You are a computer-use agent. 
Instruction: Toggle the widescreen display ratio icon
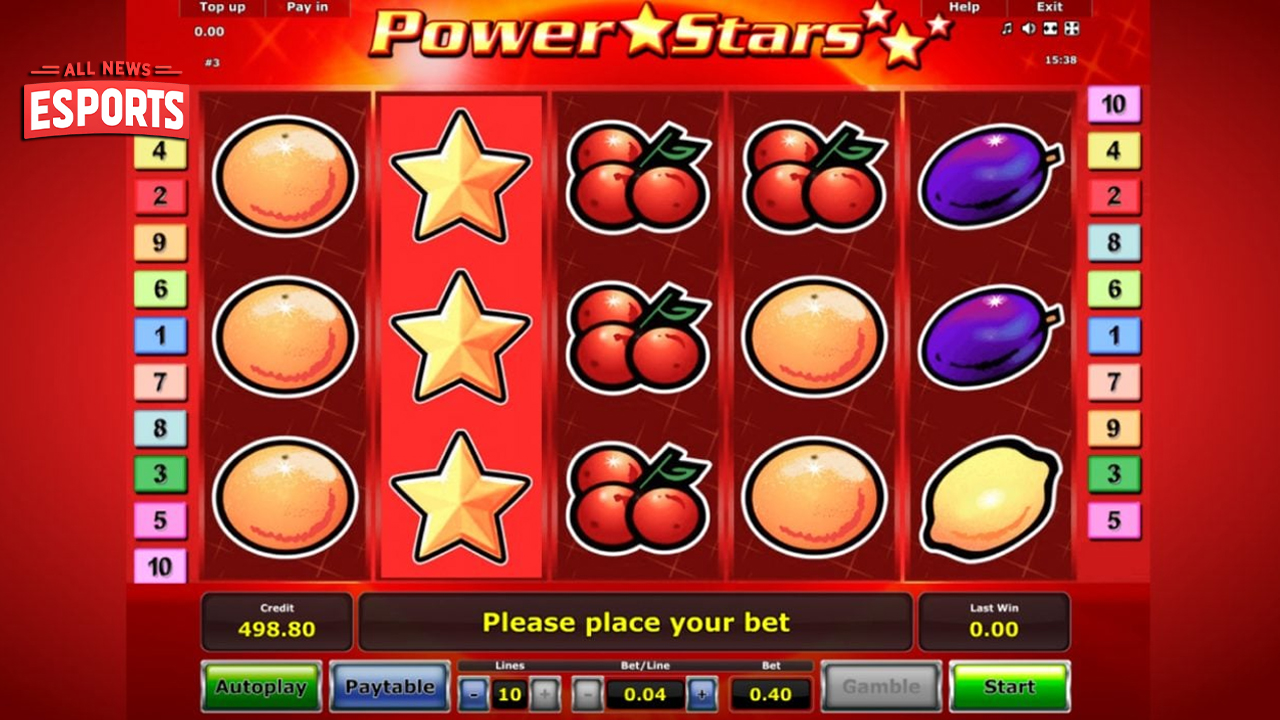click(1050, 27)
